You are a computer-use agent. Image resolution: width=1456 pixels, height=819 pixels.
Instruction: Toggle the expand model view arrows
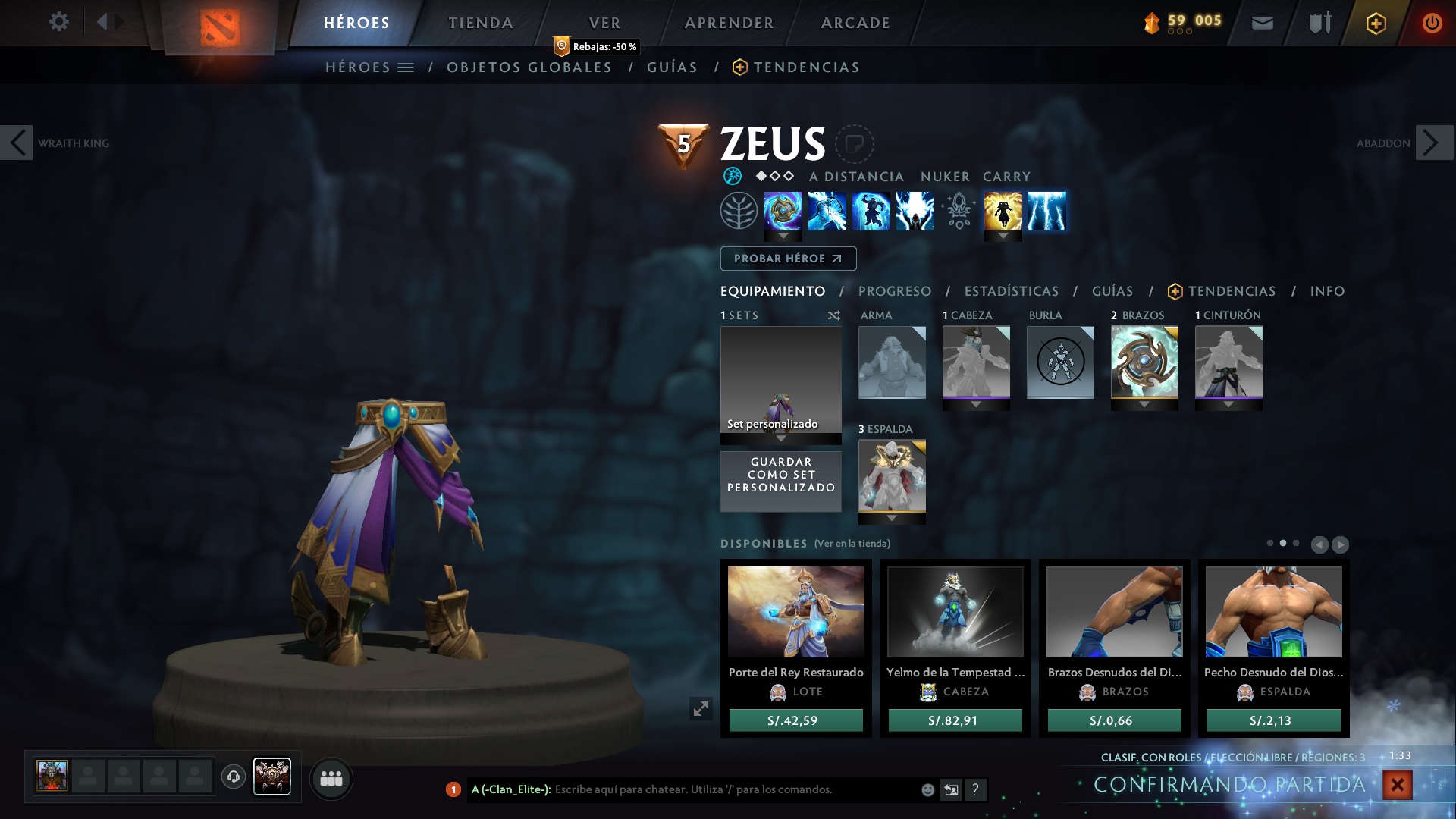(x=701, y=708)
